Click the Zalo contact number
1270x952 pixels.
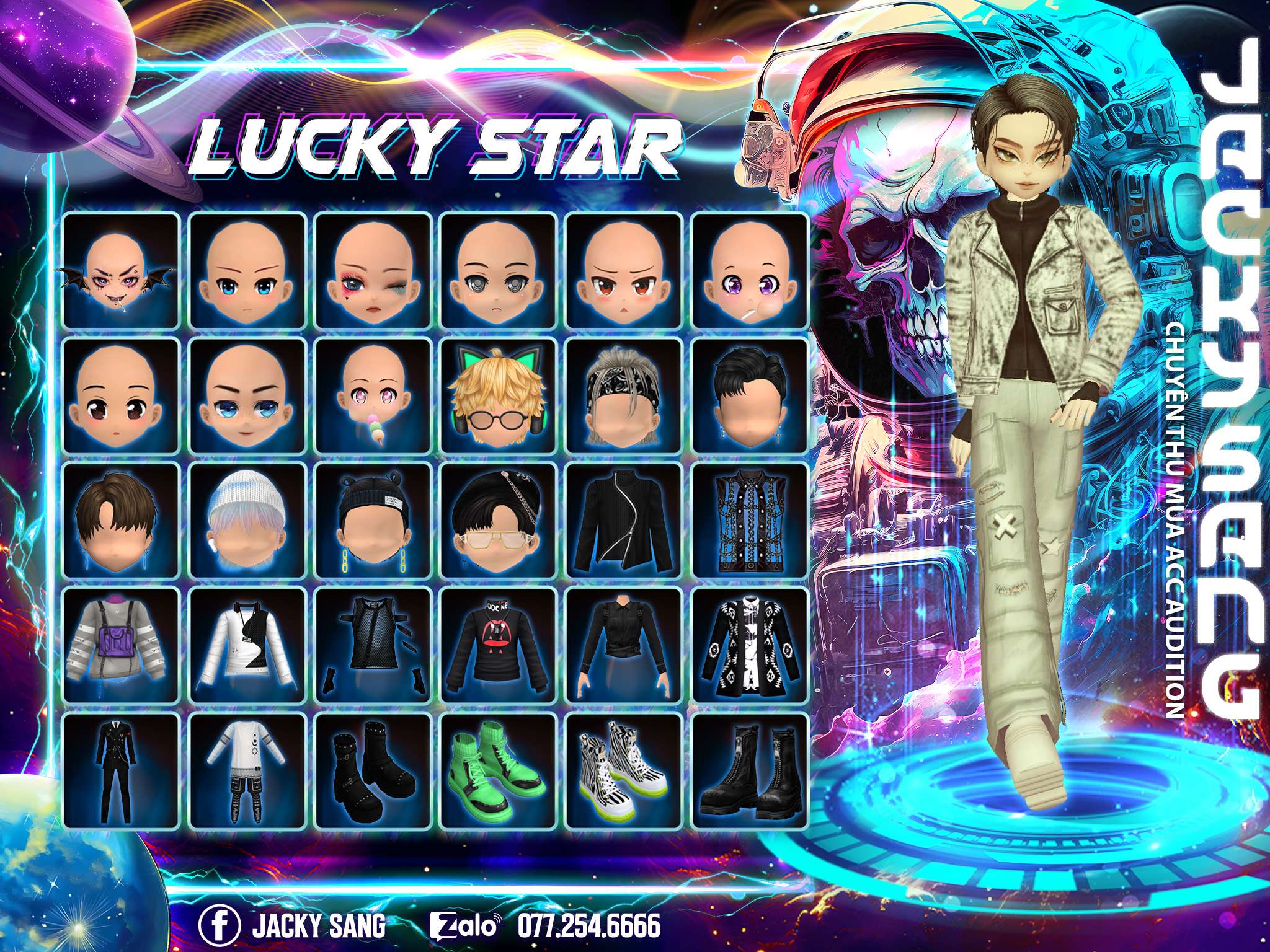(588, 927)
